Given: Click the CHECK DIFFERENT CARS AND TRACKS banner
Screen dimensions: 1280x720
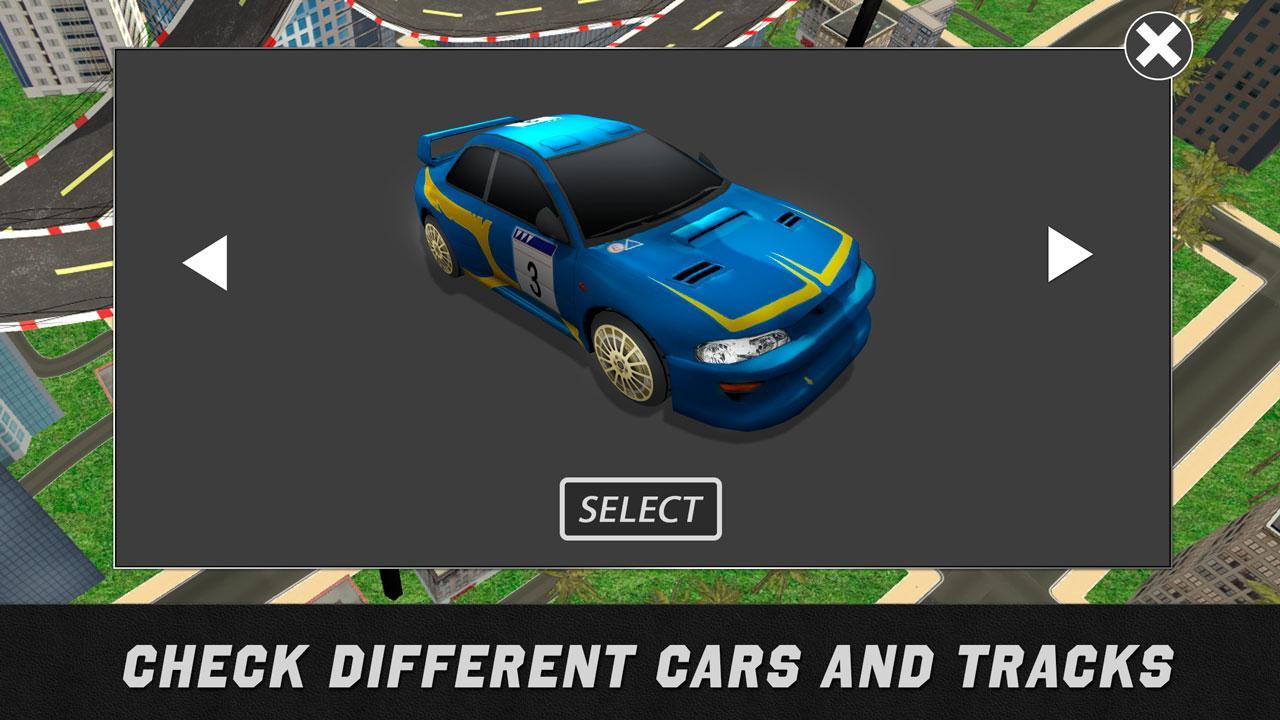Looking at the screenshot, I should (x=640, y=660).
